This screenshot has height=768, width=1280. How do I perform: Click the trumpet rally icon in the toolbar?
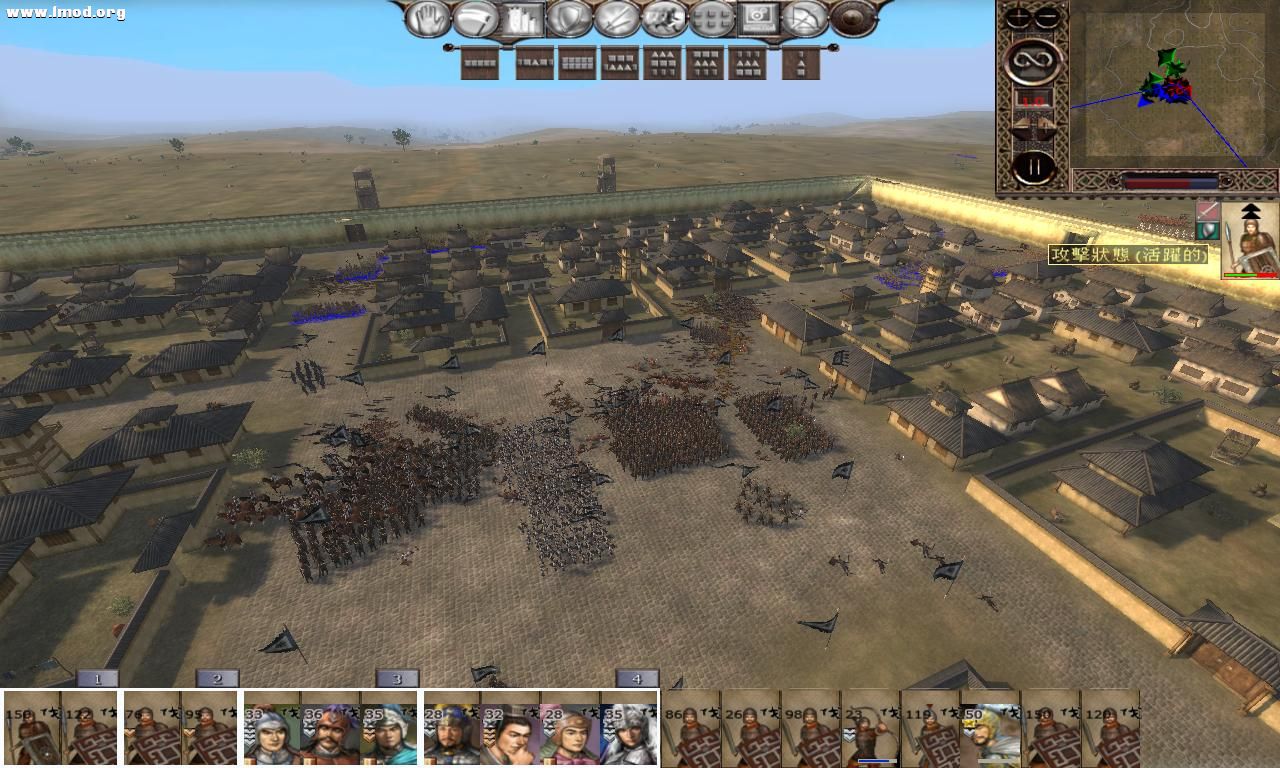point(475,17)
